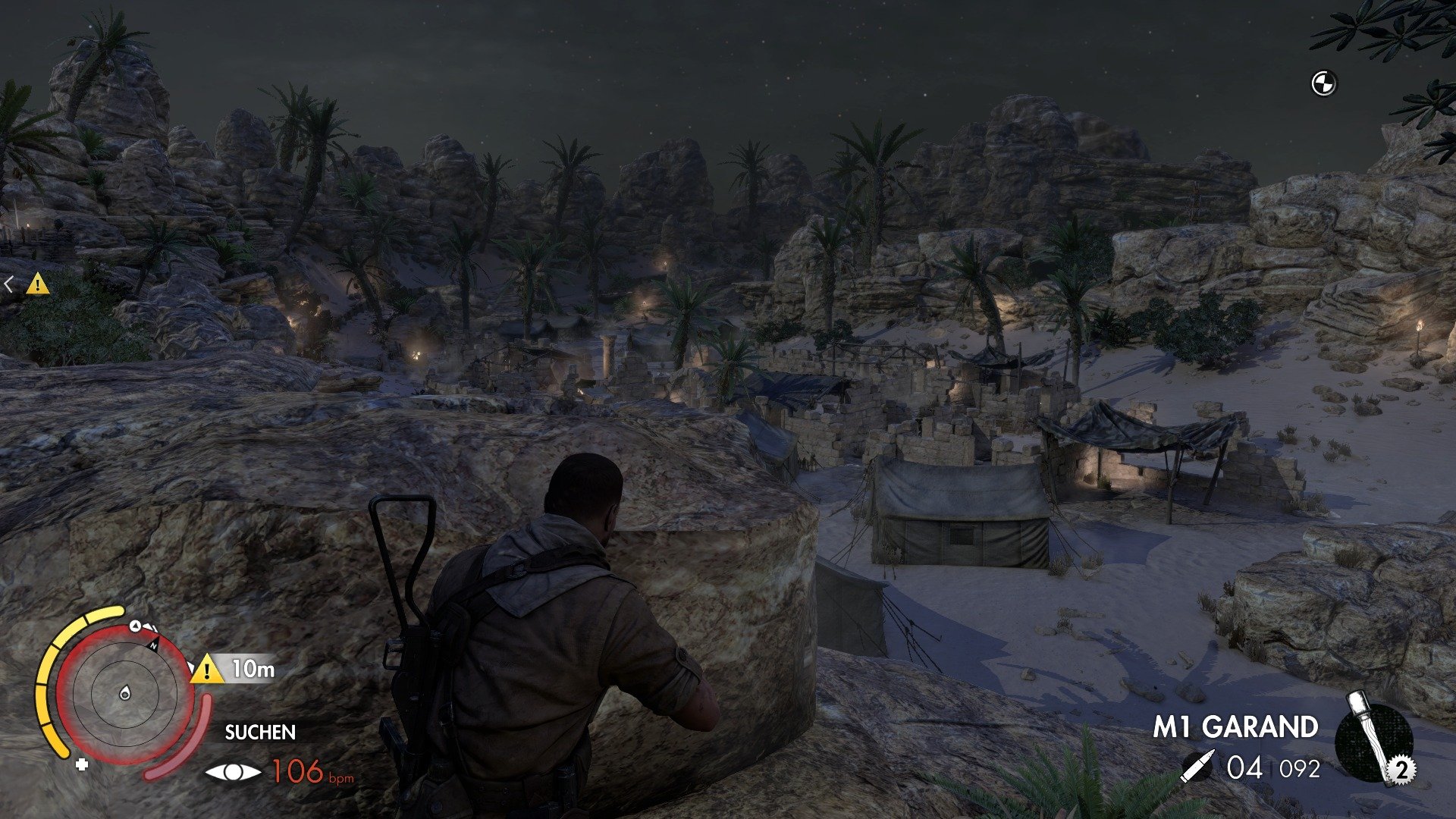Expand the 10m objective distance marker
Image resolution: width=1456 pixels, height=819 pixels.
point(252,670)
